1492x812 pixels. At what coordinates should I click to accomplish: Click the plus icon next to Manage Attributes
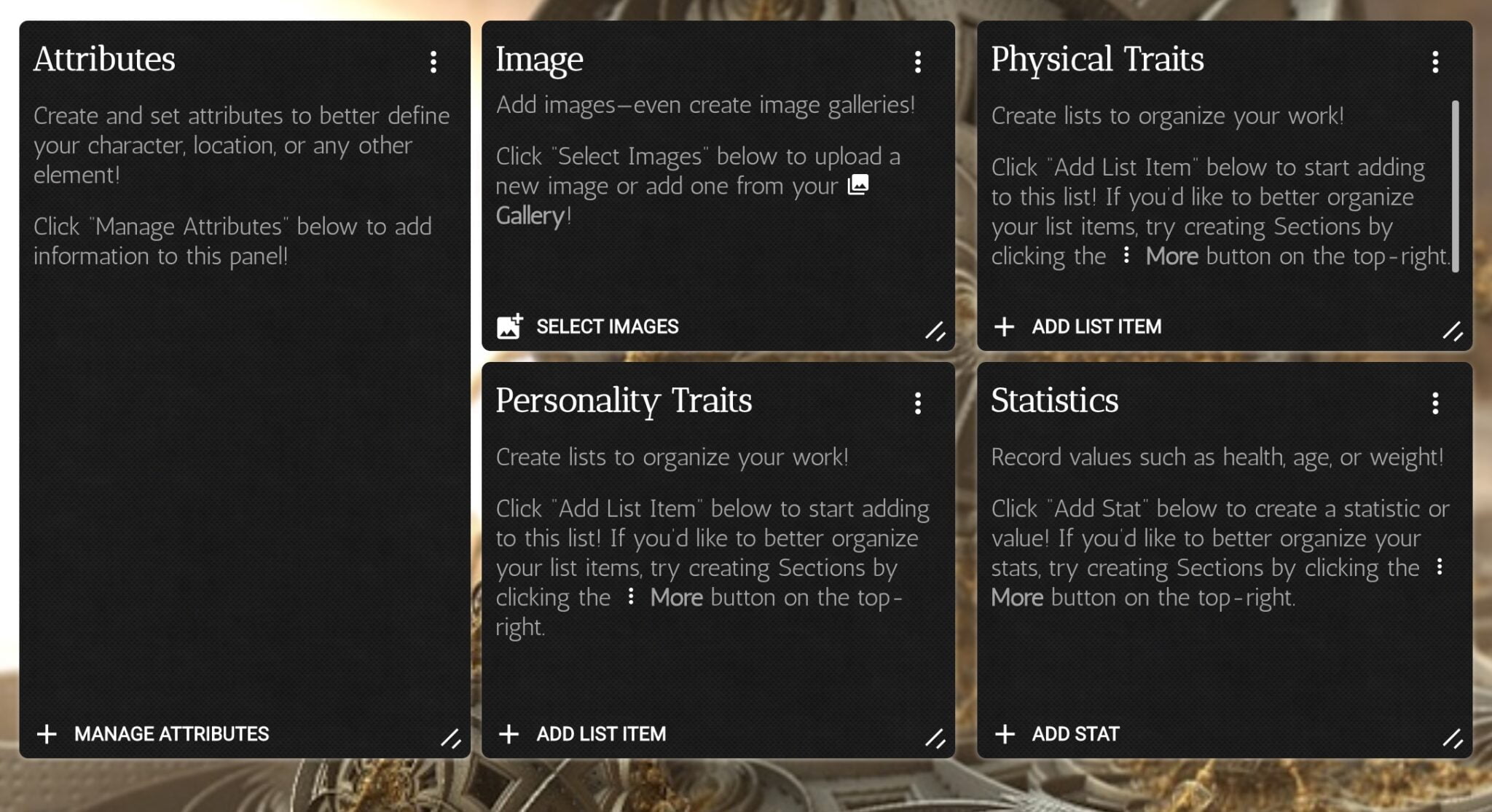click(48, 734)
